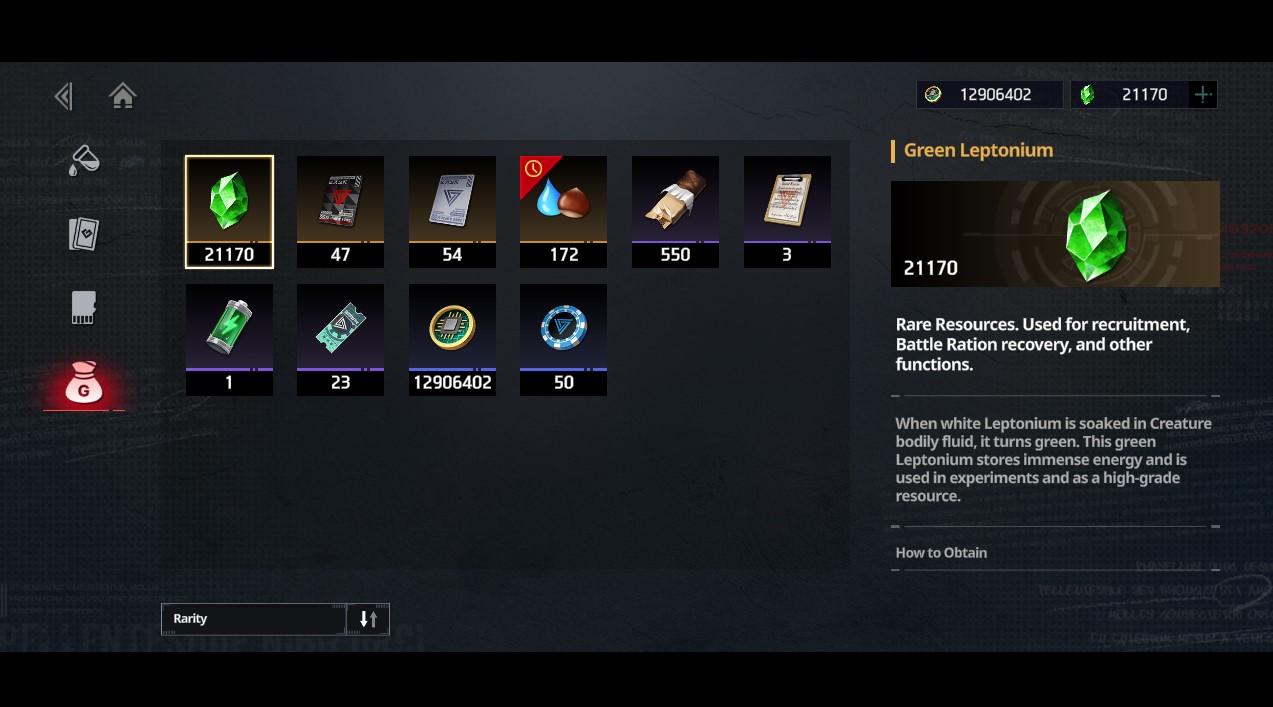Open the cards inventory tab
This screenshot has width=1273, height=707.
pyautogui.click(x=84, y=234)
